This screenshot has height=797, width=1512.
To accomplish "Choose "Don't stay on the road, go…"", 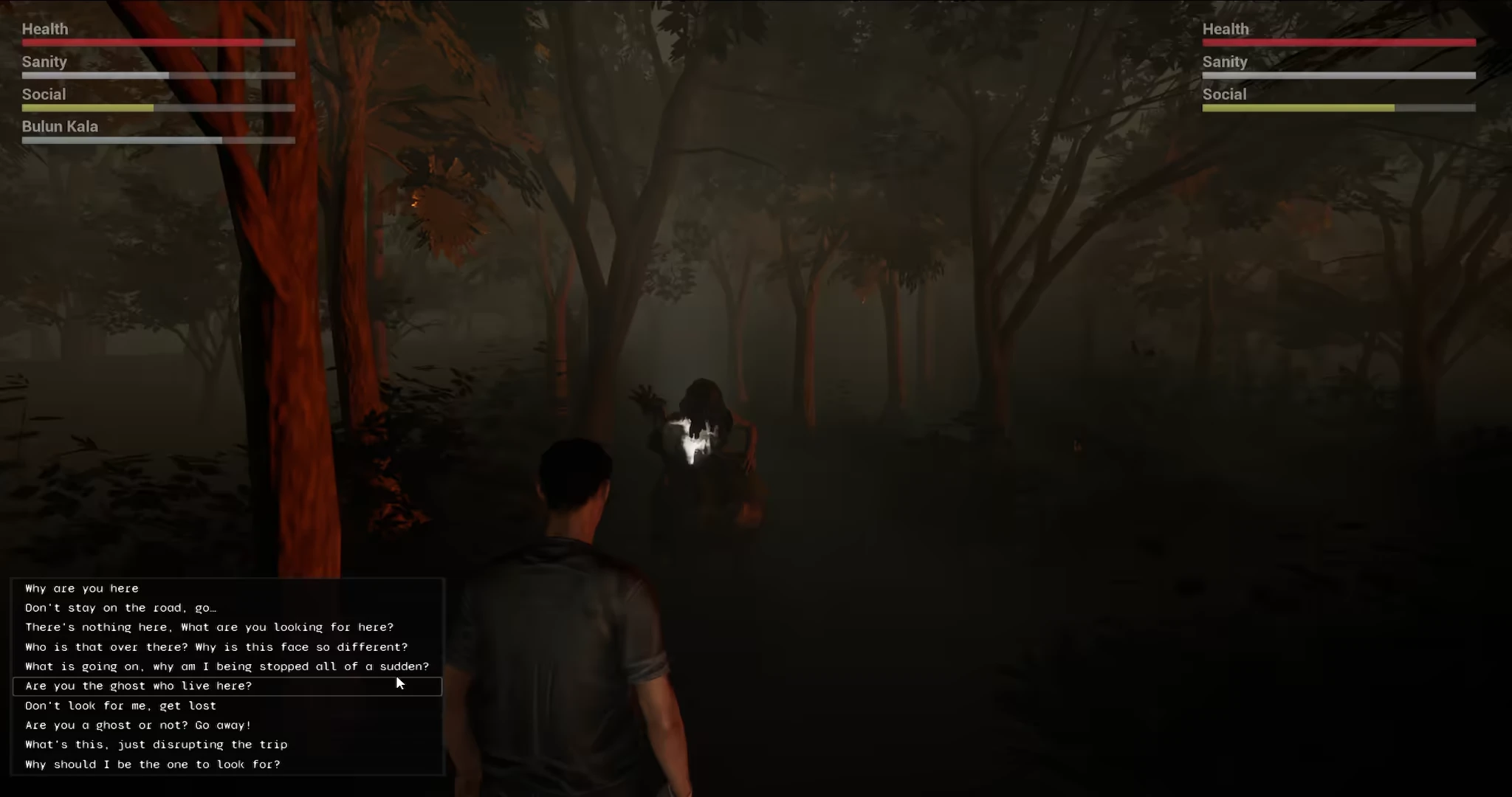I will click(x=120, y=607).
